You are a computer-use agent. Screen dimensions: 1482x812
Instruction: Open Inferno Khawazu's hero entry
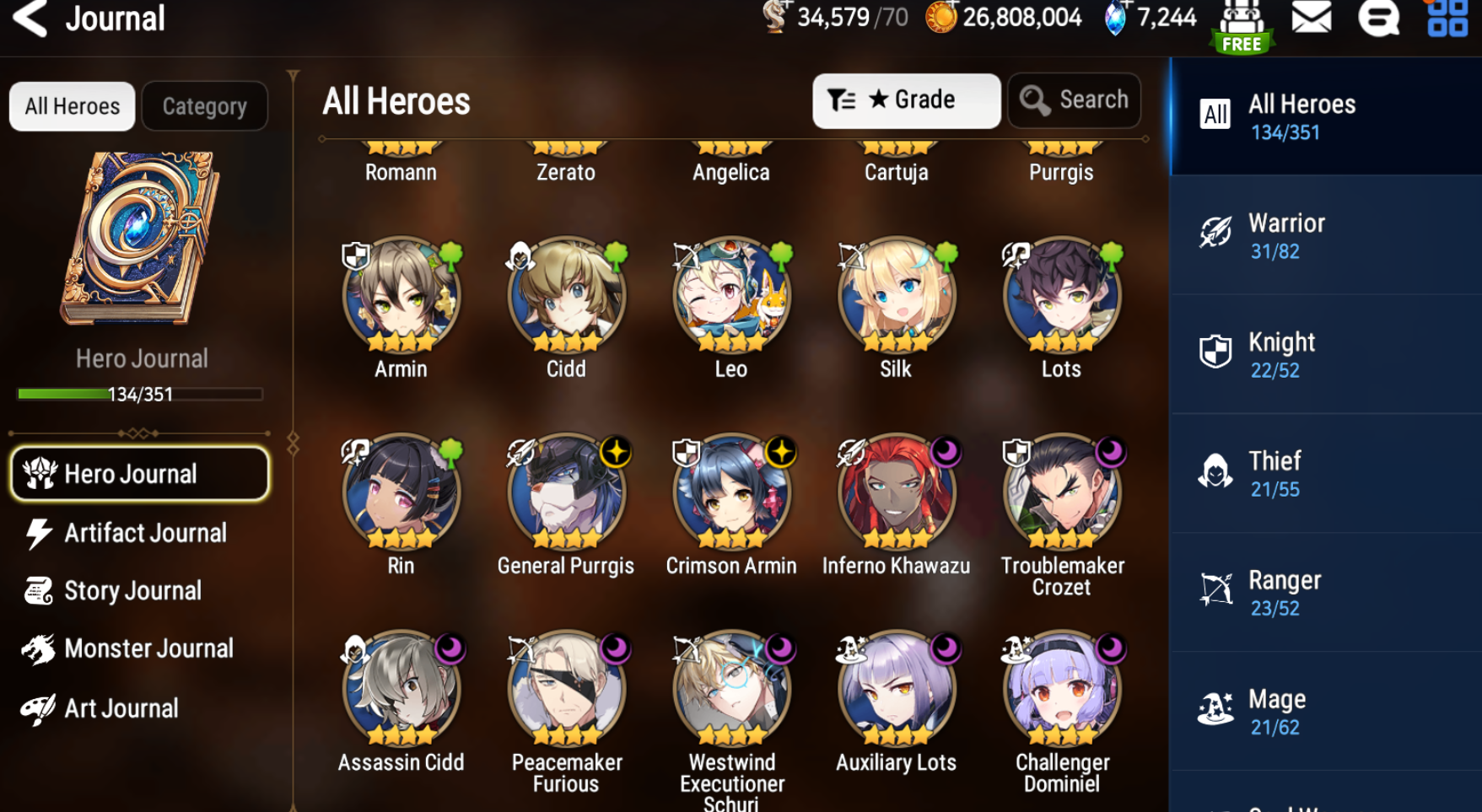pos(896,492)
